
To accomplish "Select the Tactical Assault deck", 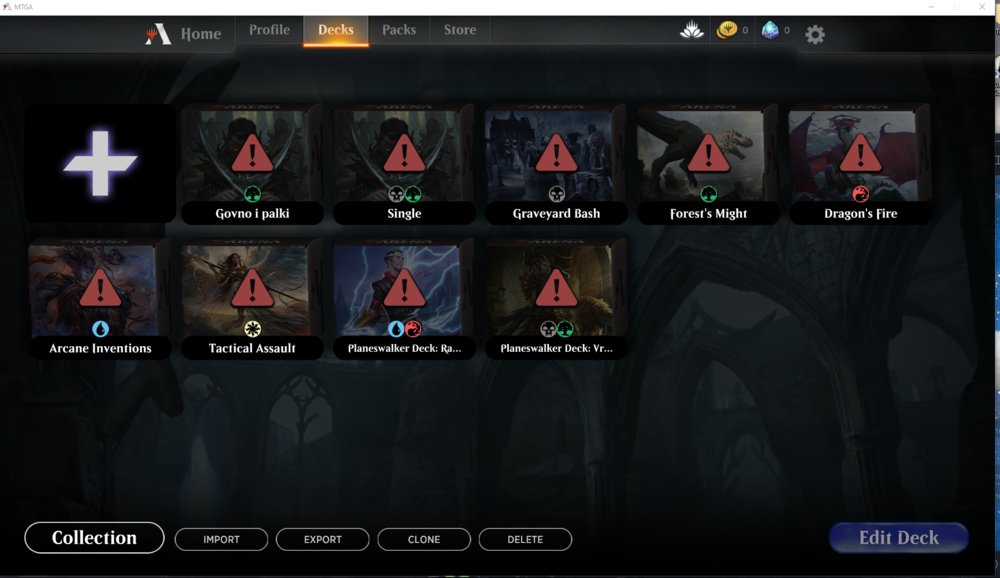I will point(252,295).
